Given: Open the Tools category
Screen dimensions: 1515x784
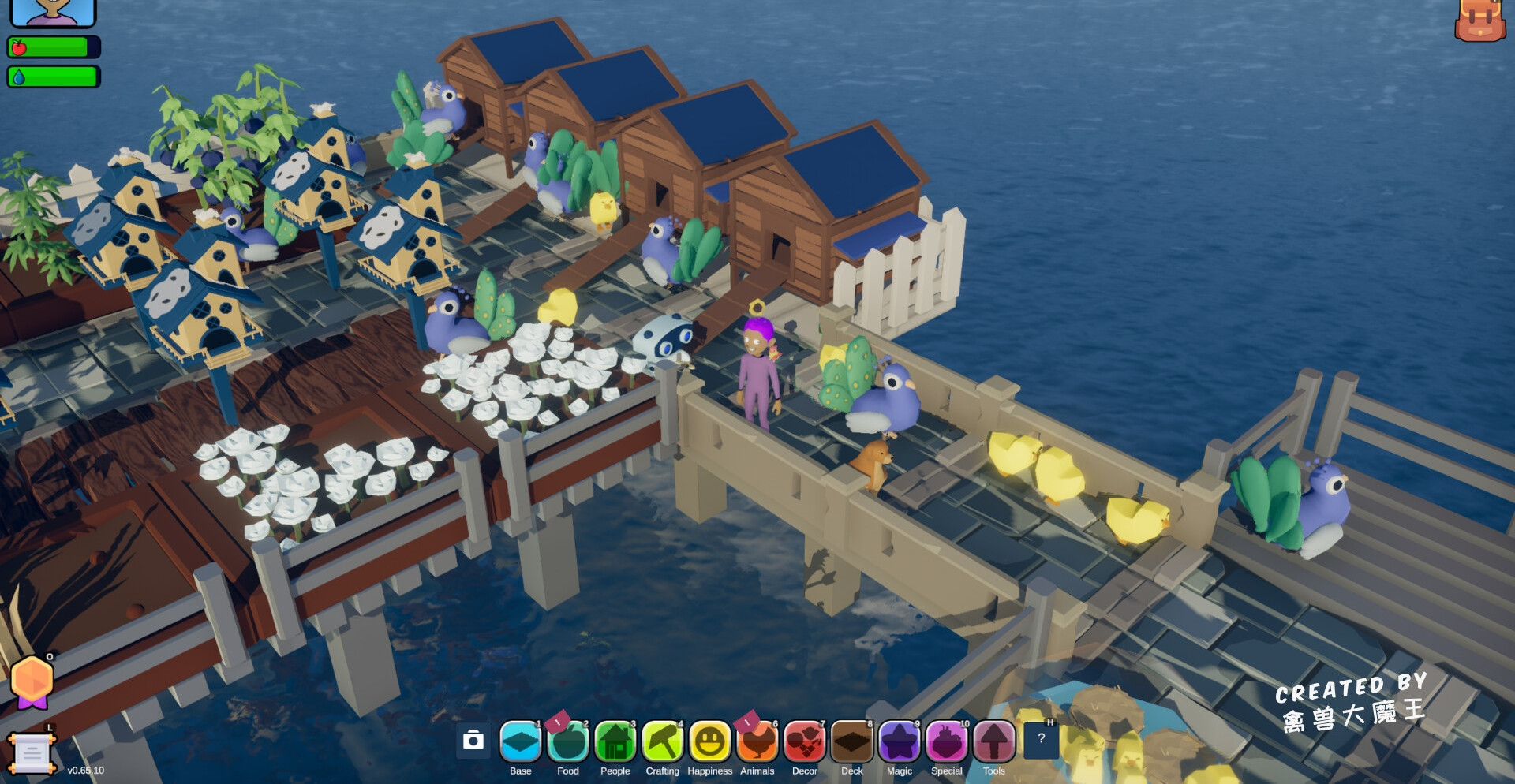Looking at the screenshot, I should [x=994, y=742].
